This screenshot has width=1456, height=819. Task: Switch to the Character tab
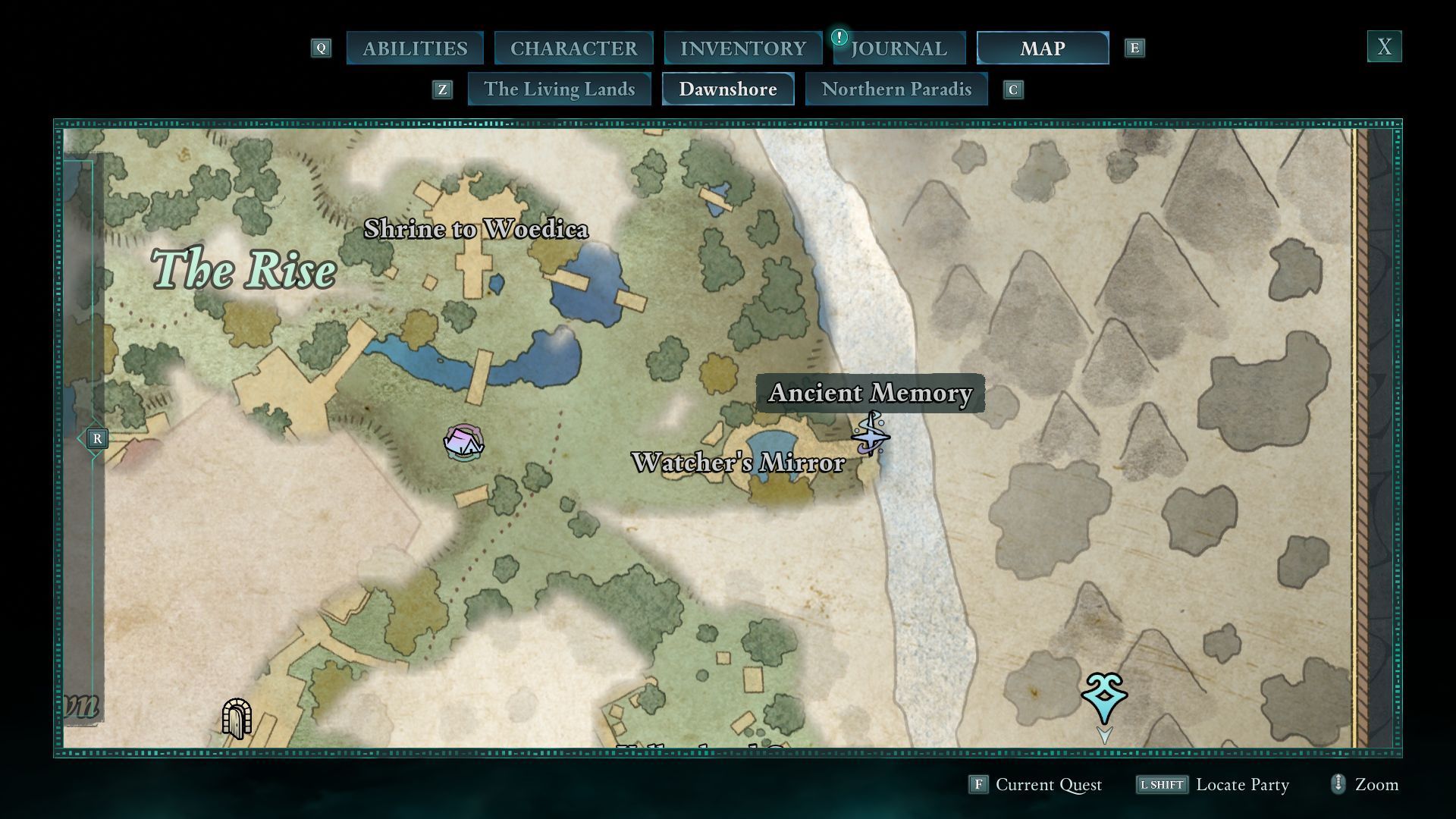[x=573, y=49]
